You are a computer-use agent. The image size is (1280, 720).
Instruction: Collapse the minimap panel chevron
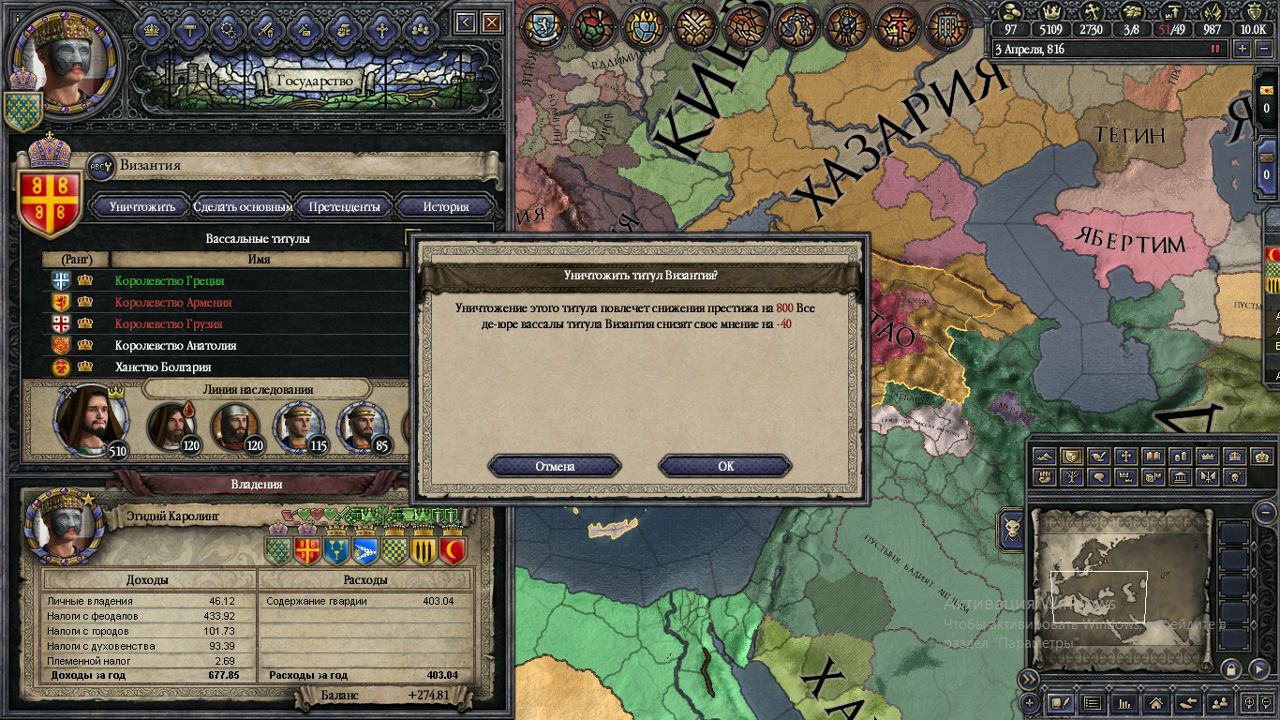point(1029,677)
